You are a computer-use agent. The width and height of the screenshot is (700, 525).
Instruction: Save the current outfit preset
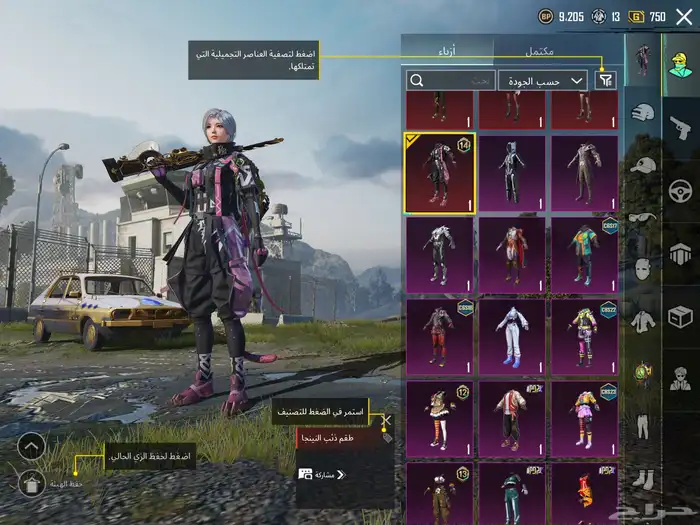point(31,484)
